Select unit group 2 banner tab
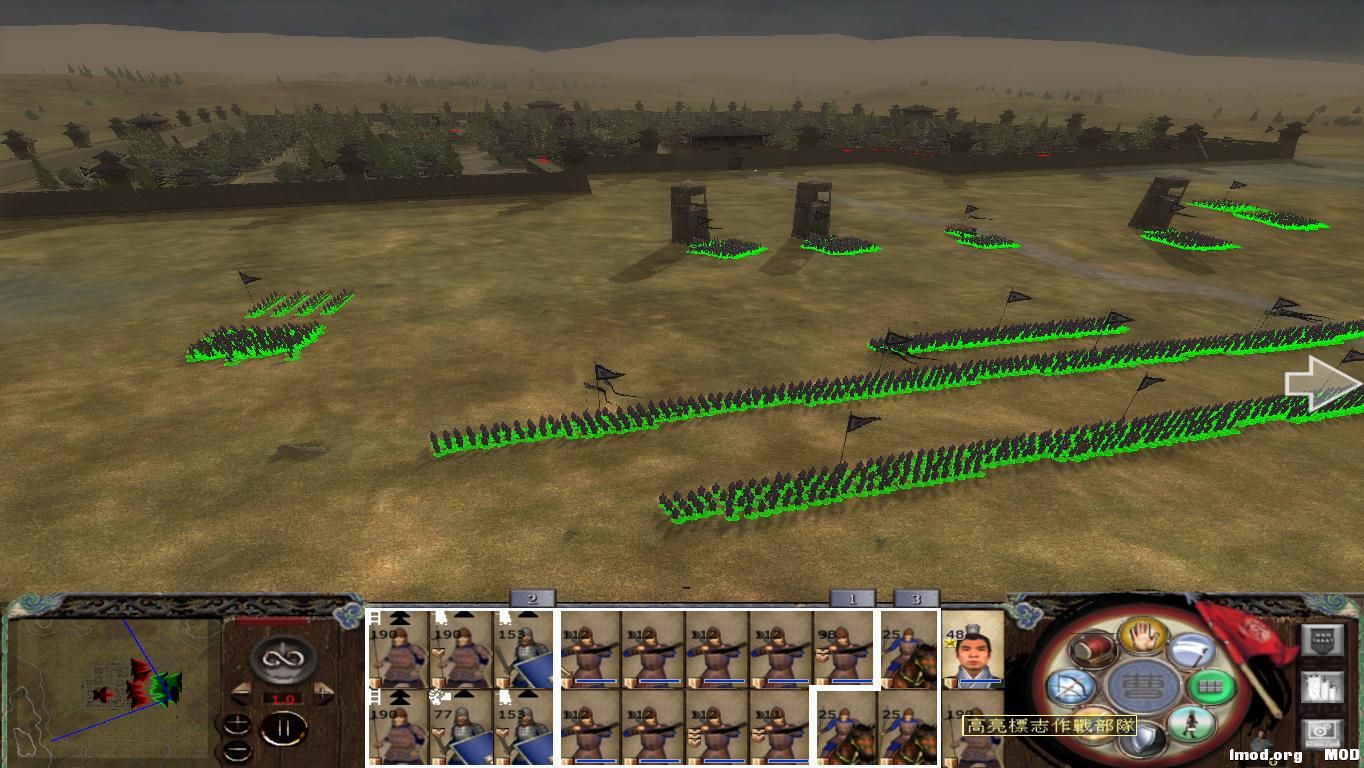The image size is (1364, 768). [533, 597]
